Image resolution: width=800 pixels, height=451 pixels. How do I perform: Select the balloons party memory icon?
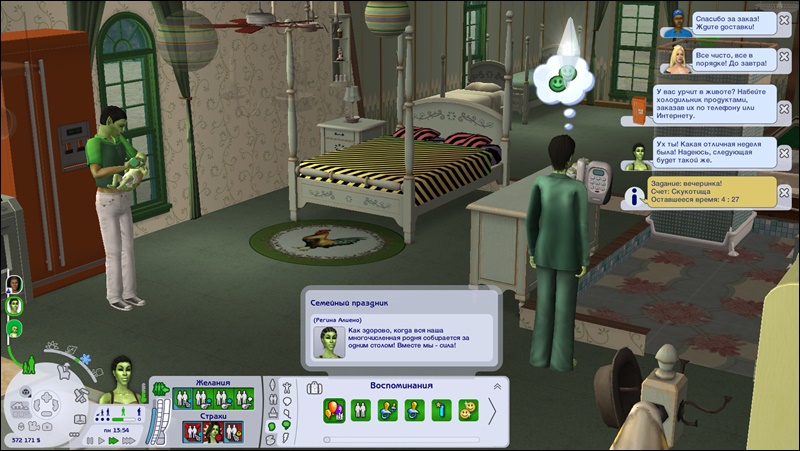334,410
